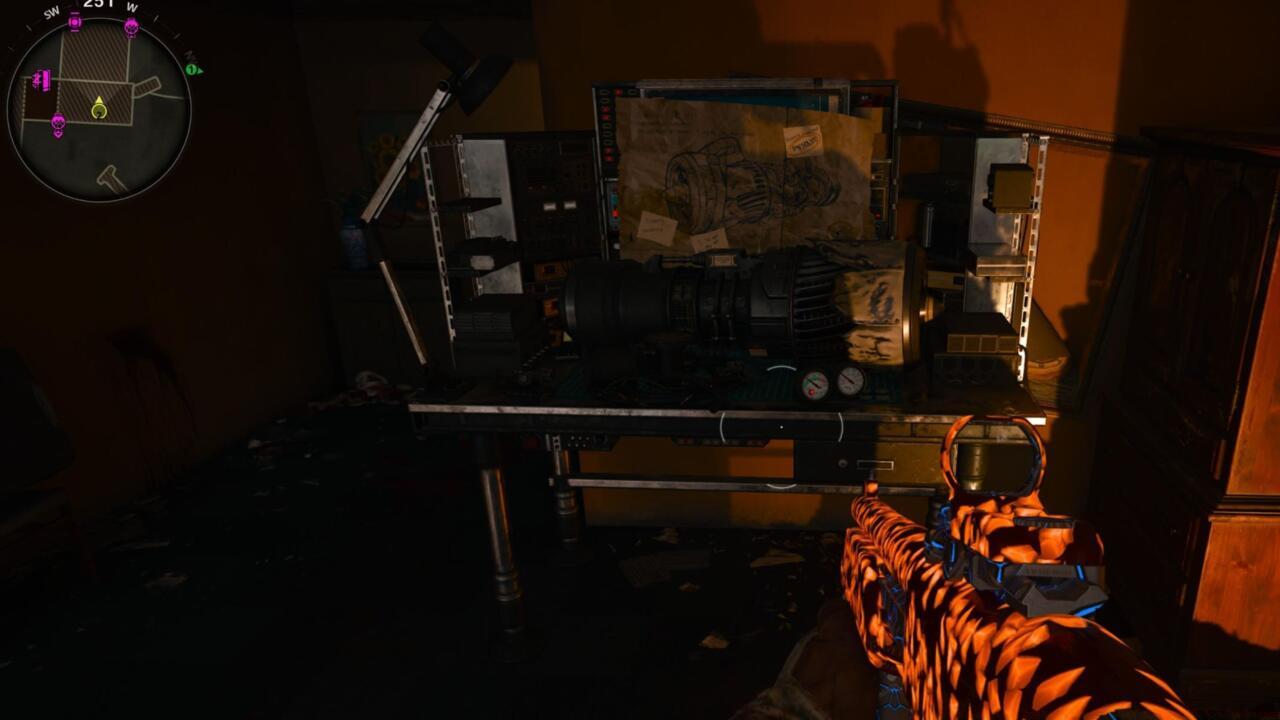Viewport: 1280px width, 720px height.
Task: Click the magenta wall-buy icon on minimap's left
Action: point(43,81)
